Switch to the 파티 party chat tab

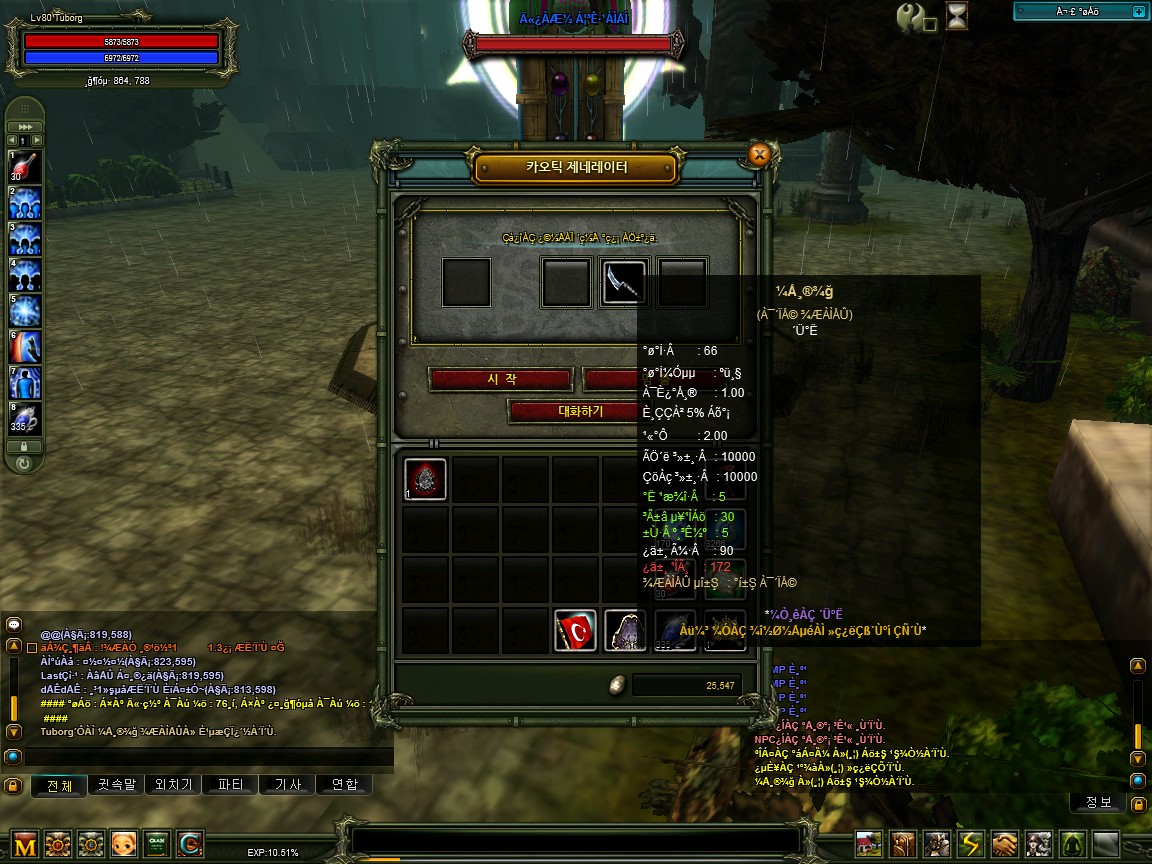point(231,785)
